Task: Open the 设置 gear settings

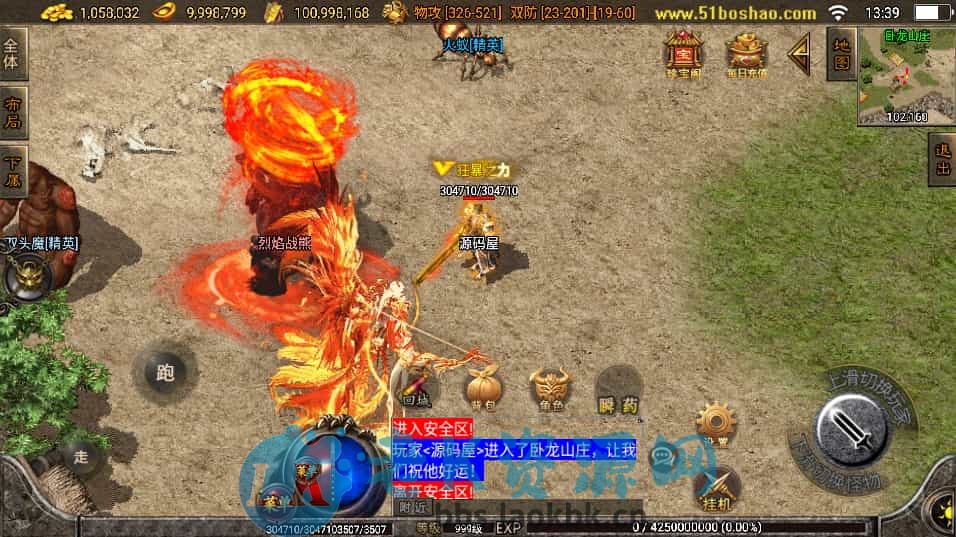Action: click(x=716, y=424)
